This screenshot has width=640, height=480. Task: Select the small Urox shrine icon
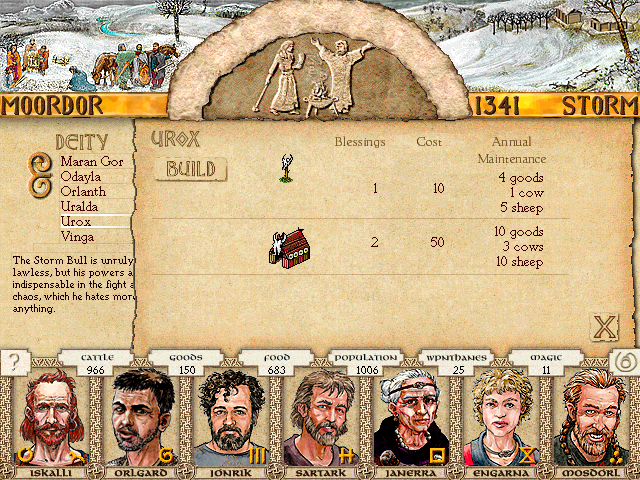coord(286,168)
